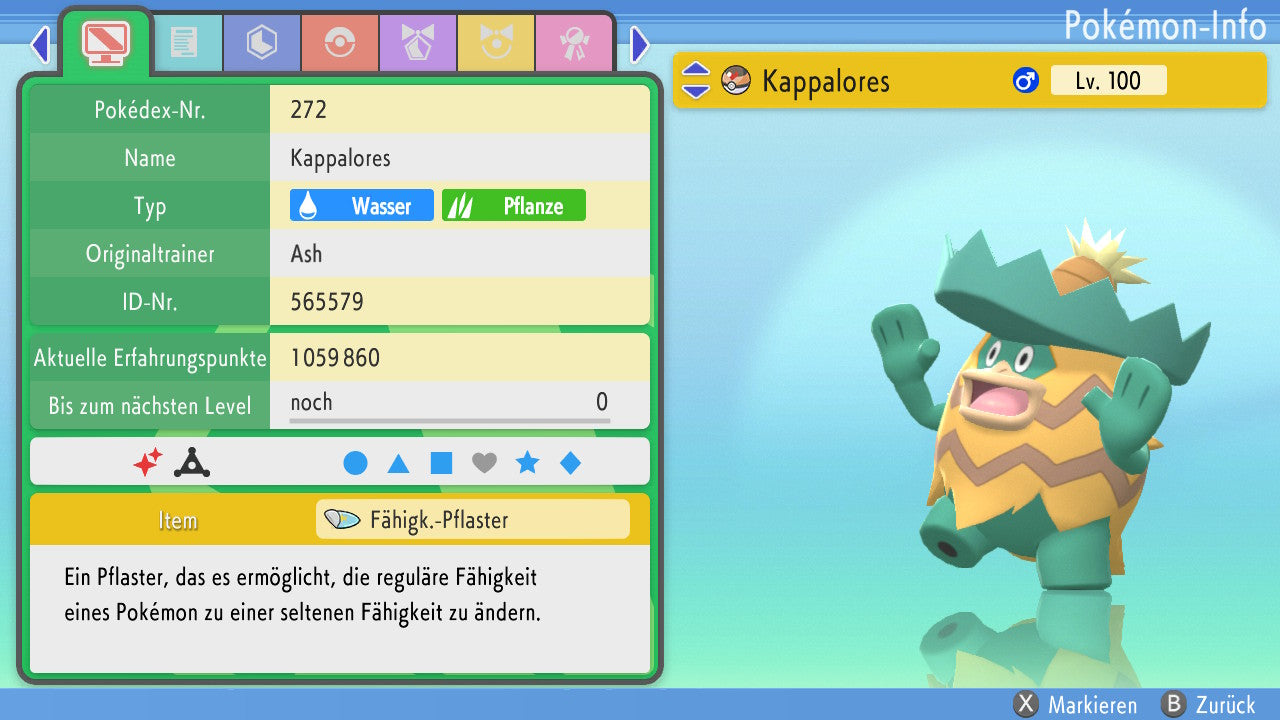The image size is (1280, 720).
Task: Toggle the square marking
Action: (441, 463)
